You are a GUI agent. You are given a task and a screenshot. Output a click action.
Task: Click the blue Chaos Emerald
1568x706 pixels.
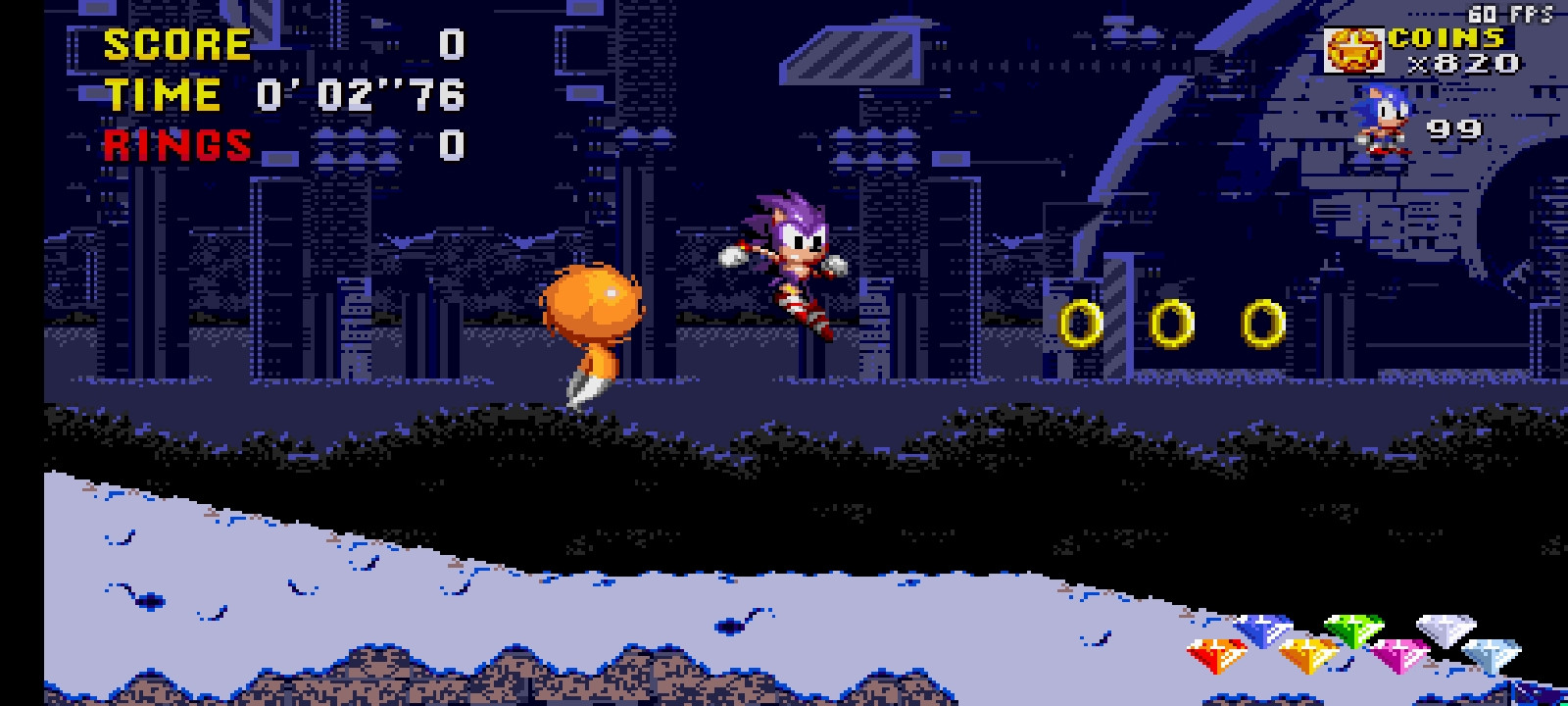point(1262,632)
